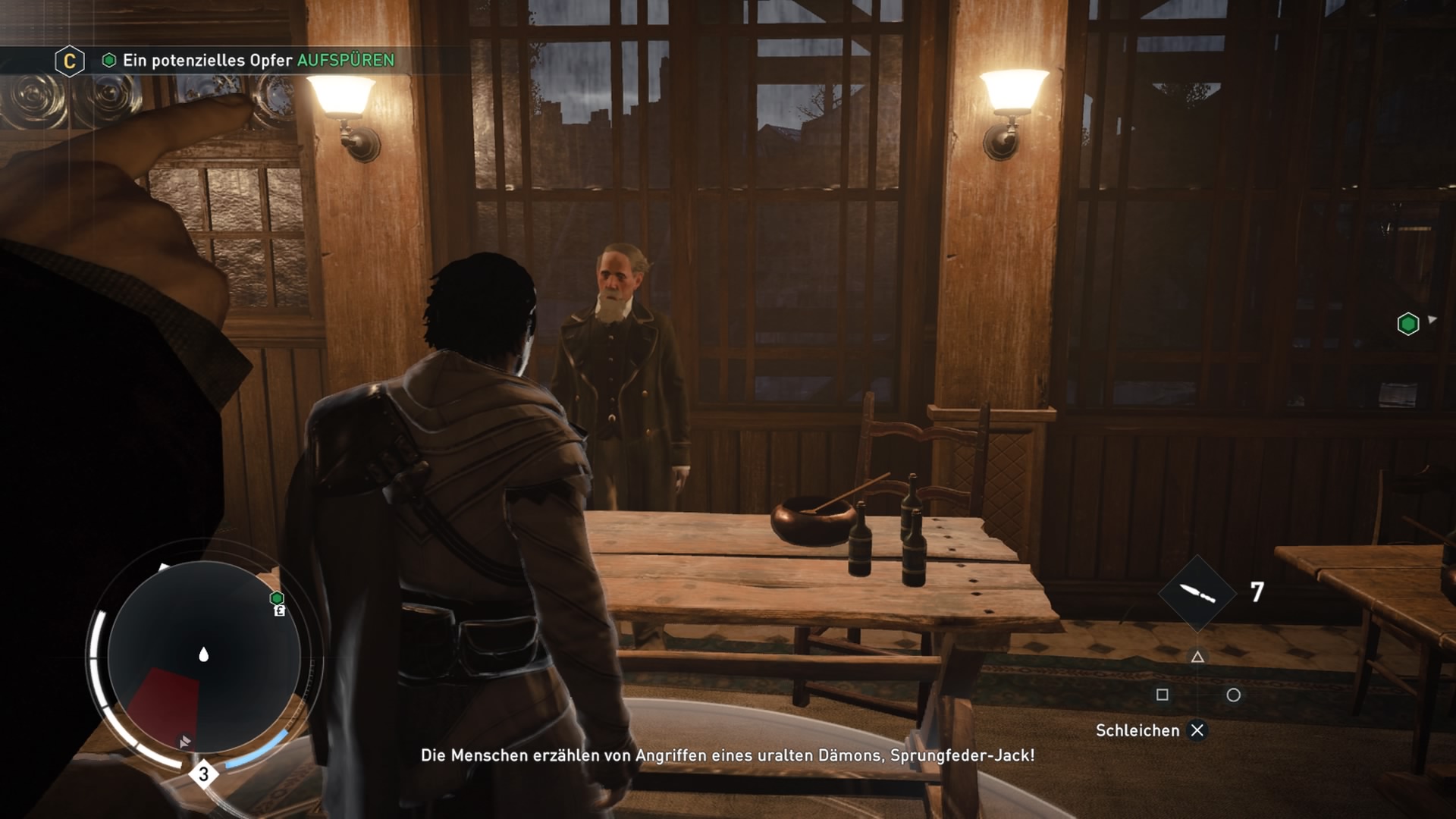
Task: Click the green objective waypoint marker
Action: [1407, 324]
